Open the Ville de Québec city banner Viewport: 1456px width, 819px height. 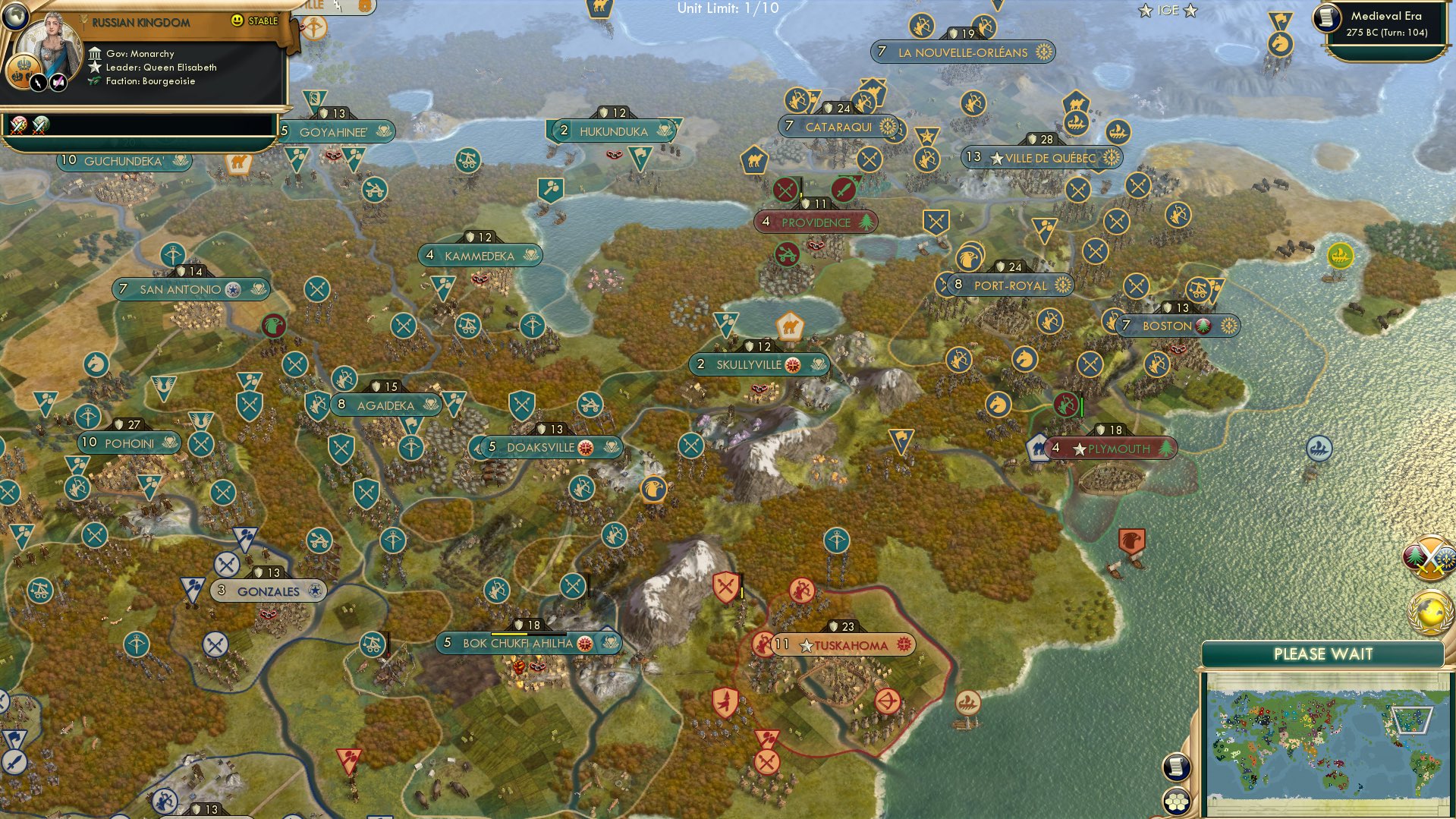[x=1041, y=158]
